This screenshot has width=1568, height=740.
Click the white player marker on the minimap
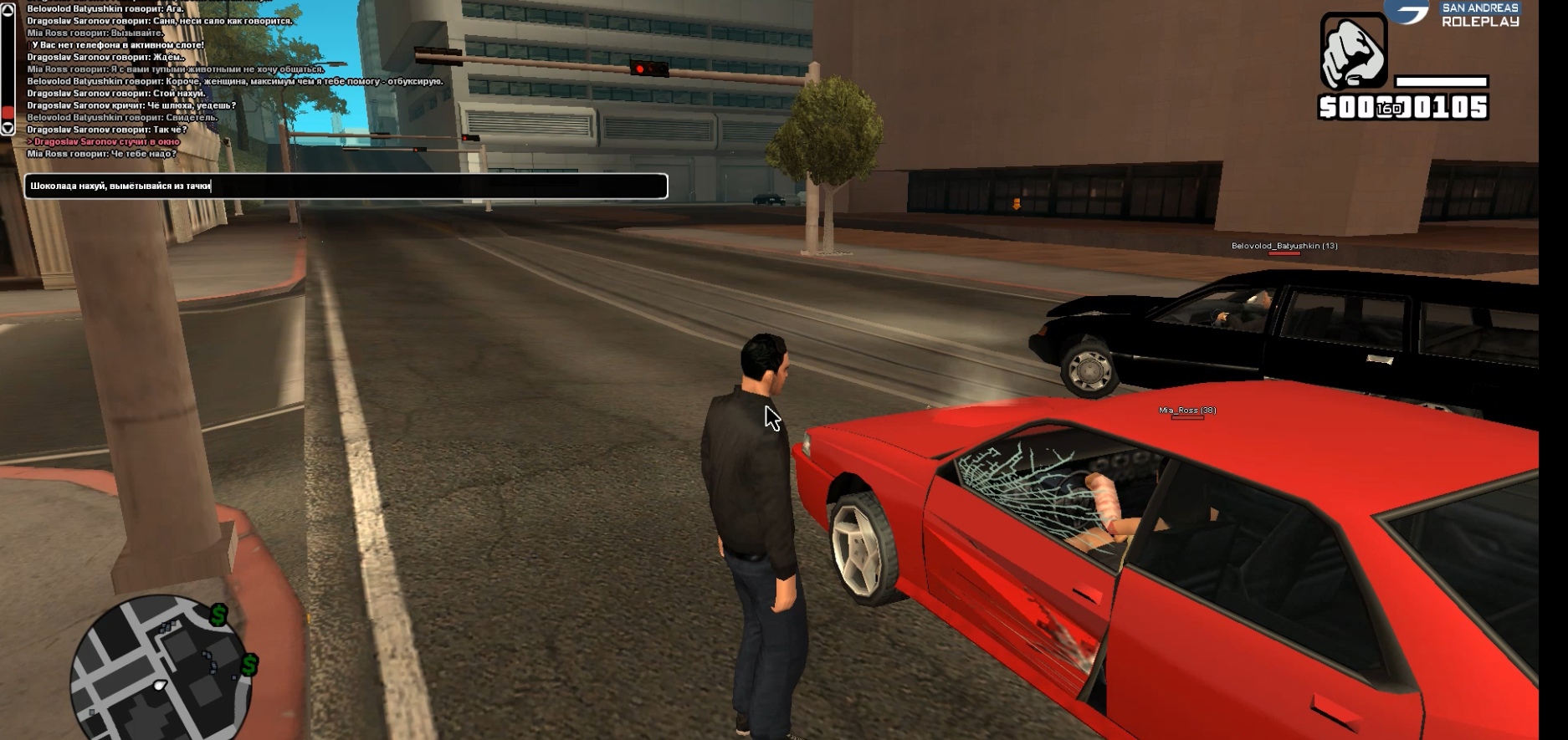pyautogui.click(x=159, y=686)
